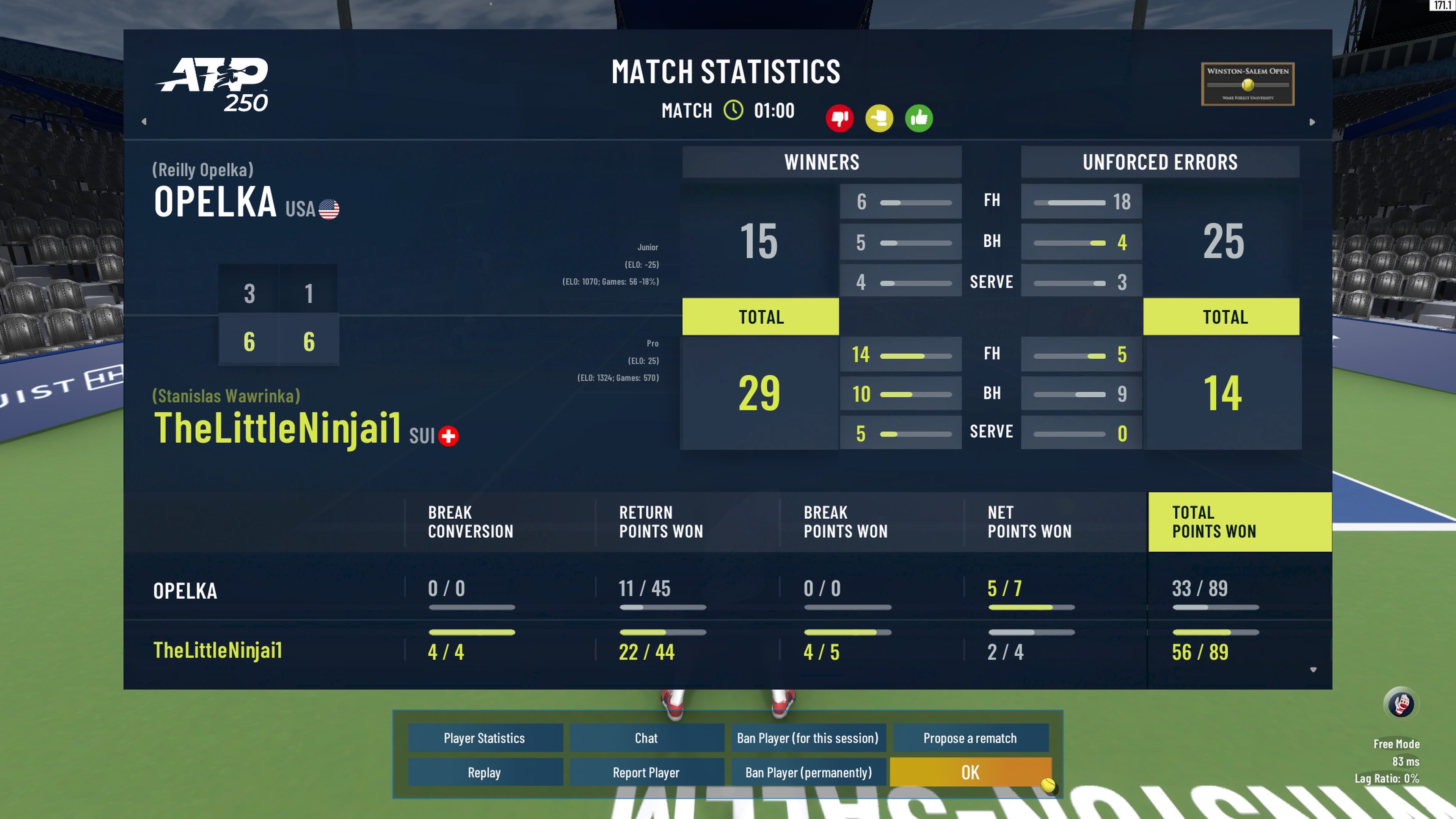The image size is (1456, 819).
Task: Select the yellow neutral hand rating
Action: [879, 118]
